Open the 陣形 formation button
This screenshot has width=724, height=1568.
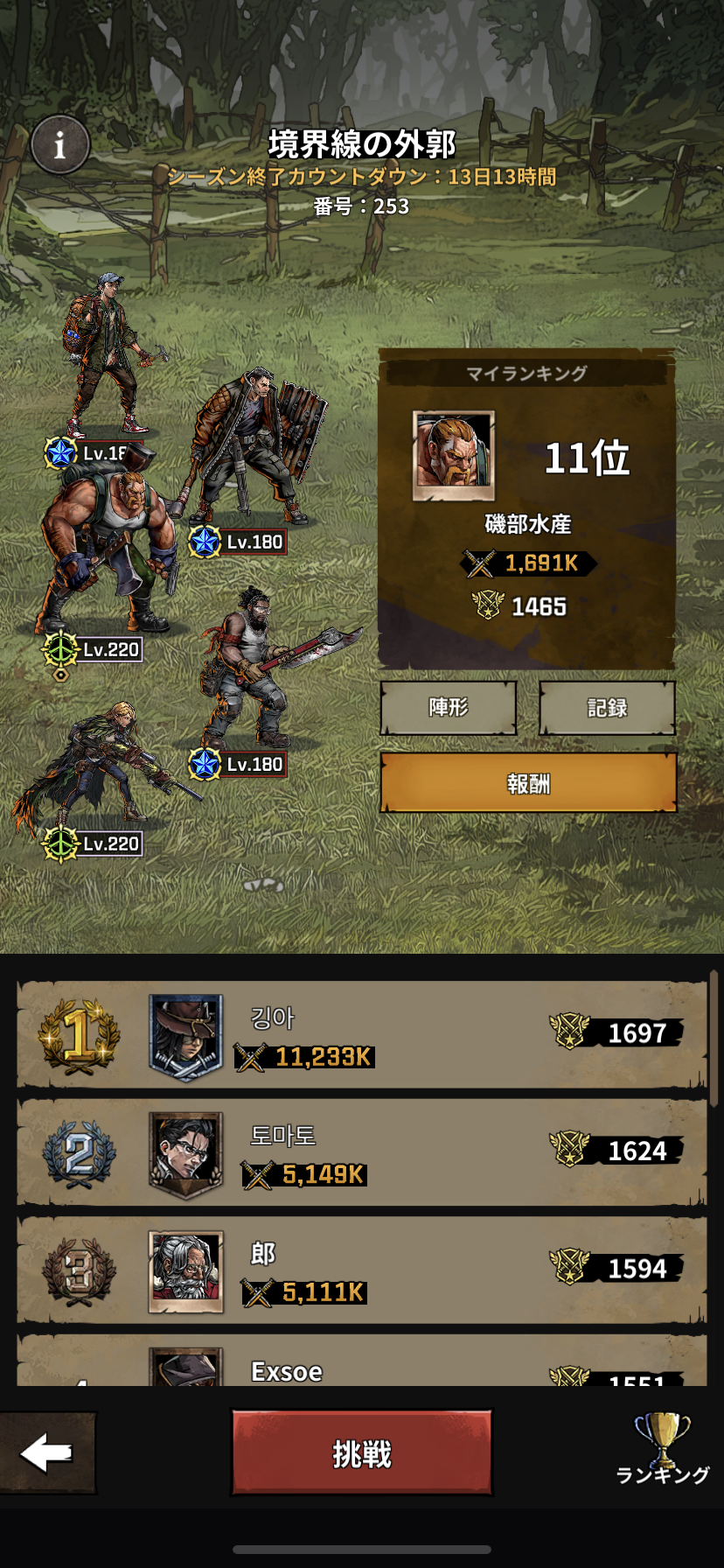point(449,707)
